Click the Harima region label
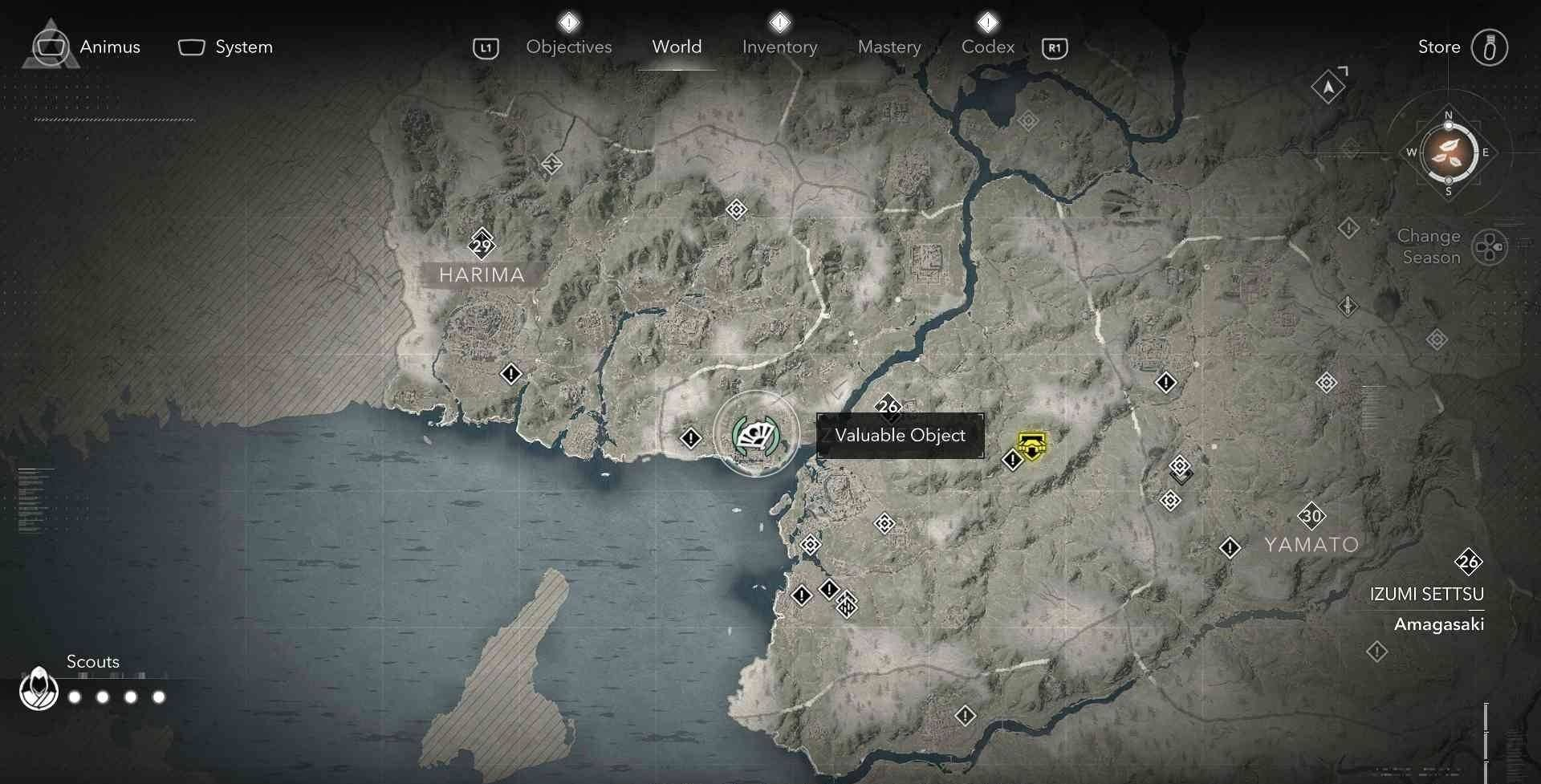 [x=482, y=274]
